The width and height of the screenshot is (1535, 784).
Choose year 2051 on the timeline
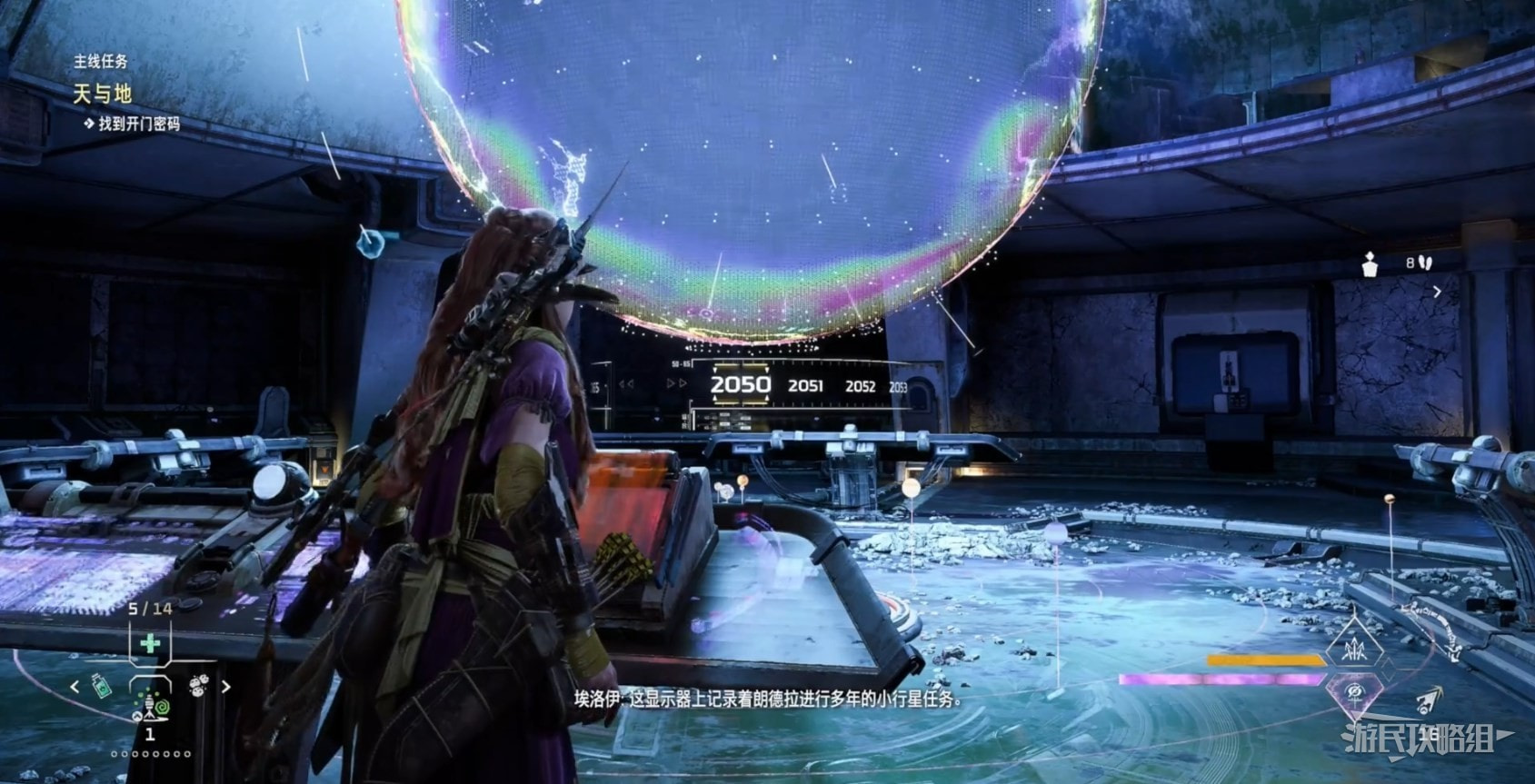click(805, 386)
